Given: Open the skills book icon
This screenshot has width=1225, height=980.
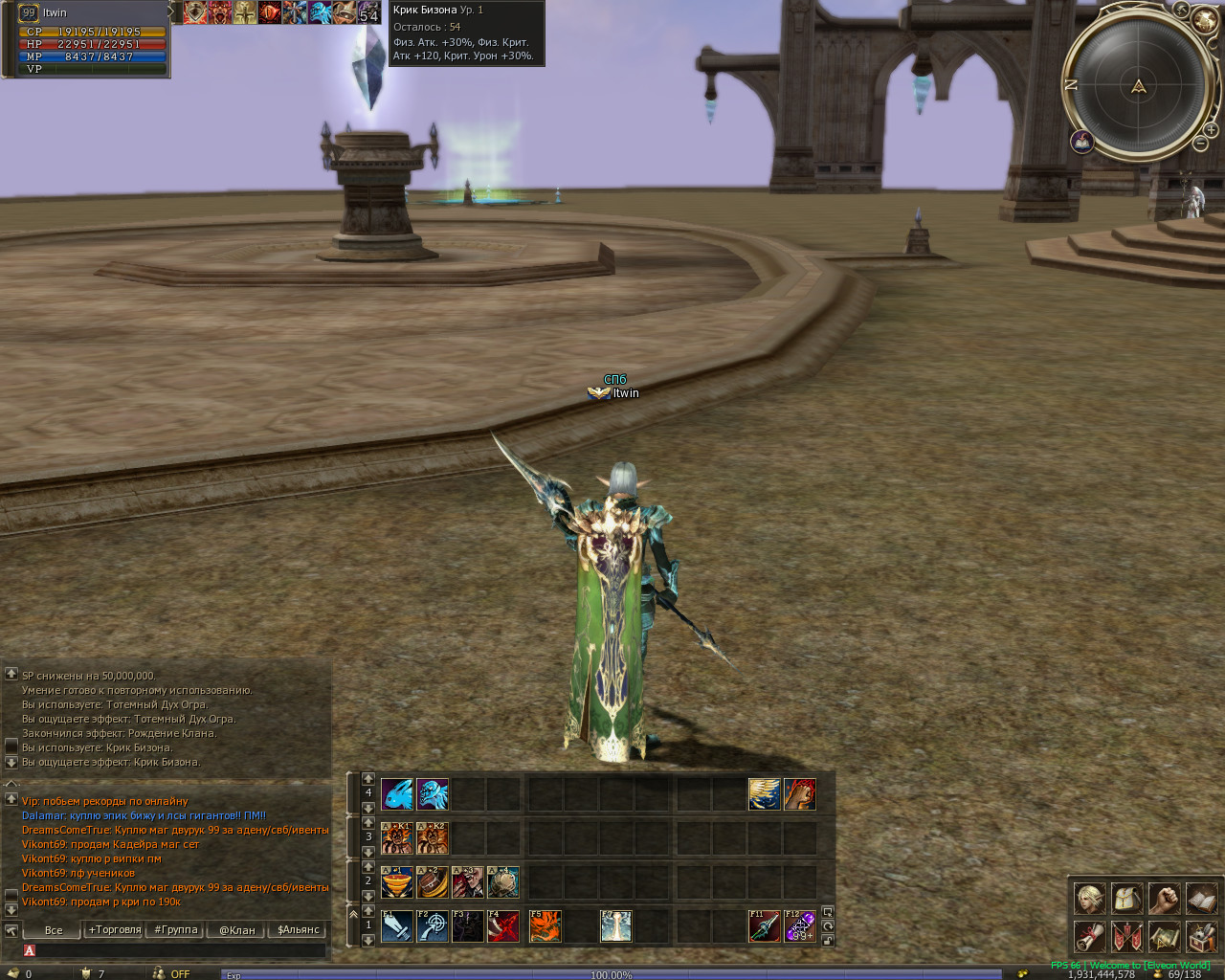Looking at the screenshot, I should (x=1201, y=899).
